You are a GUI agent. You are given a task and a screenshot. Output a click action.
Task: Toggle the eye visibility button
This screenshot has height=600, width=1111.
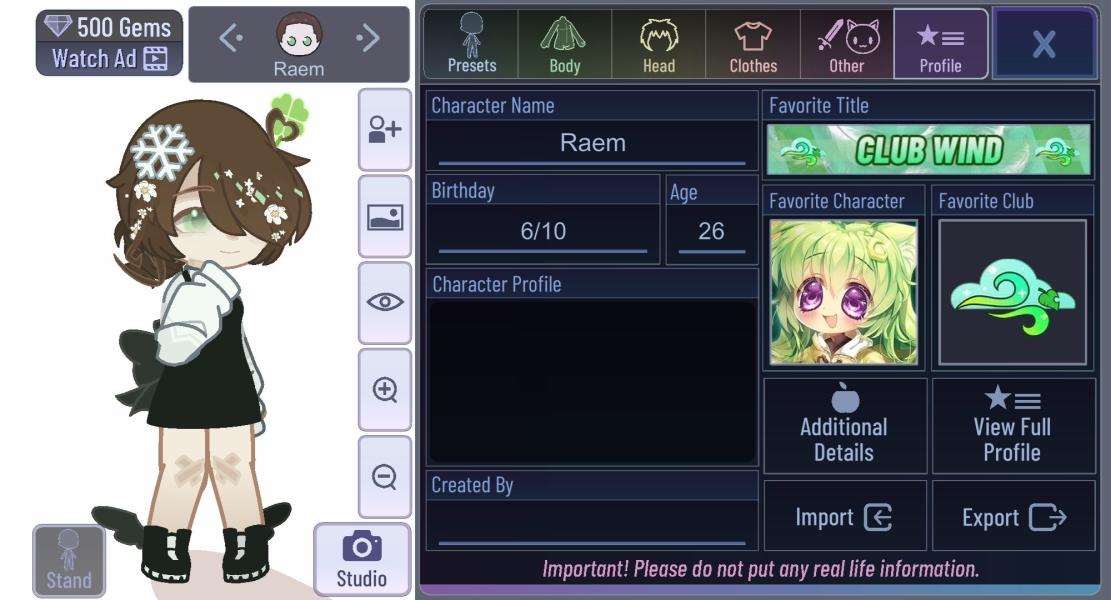coord(385,302)
